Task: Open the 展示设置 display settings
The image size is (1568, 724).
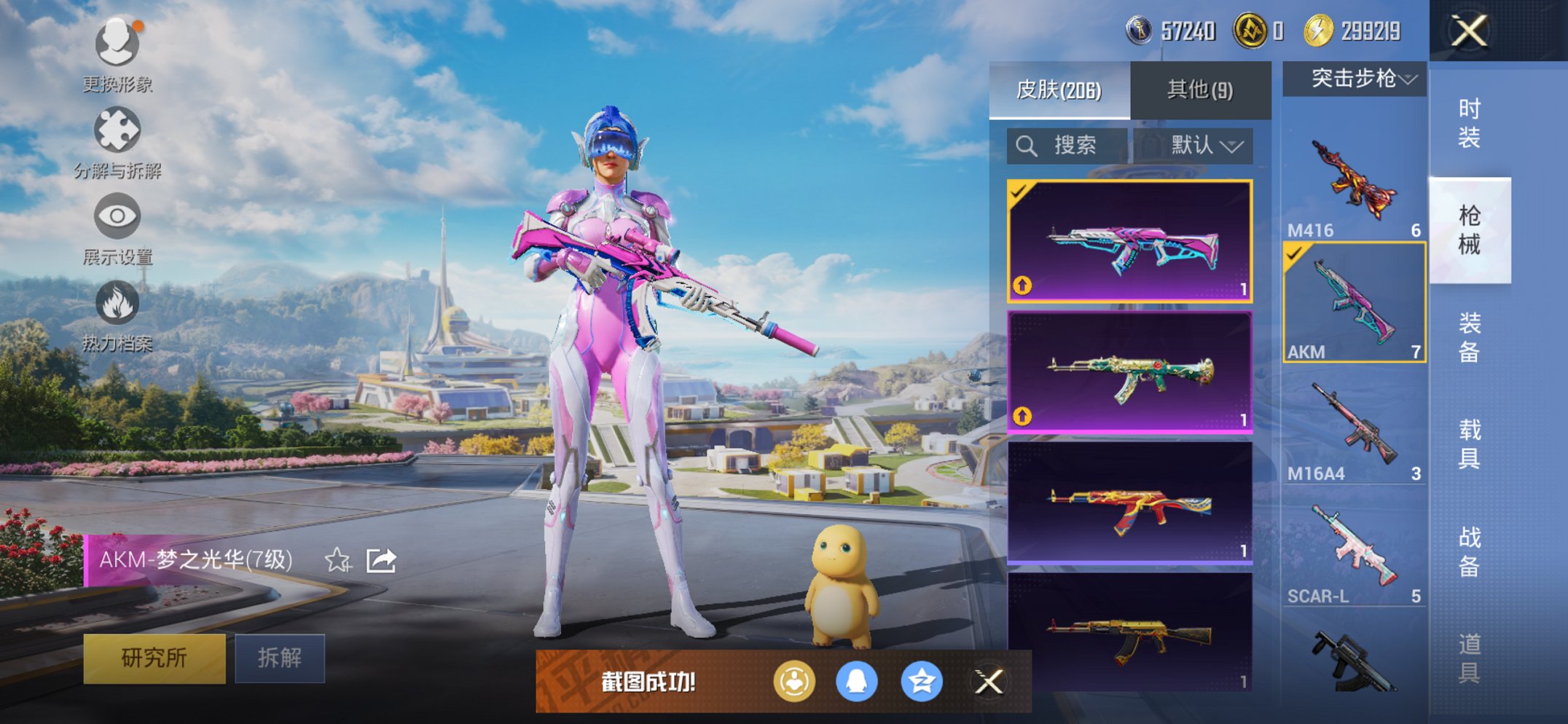Action: (x=117, y=217)
